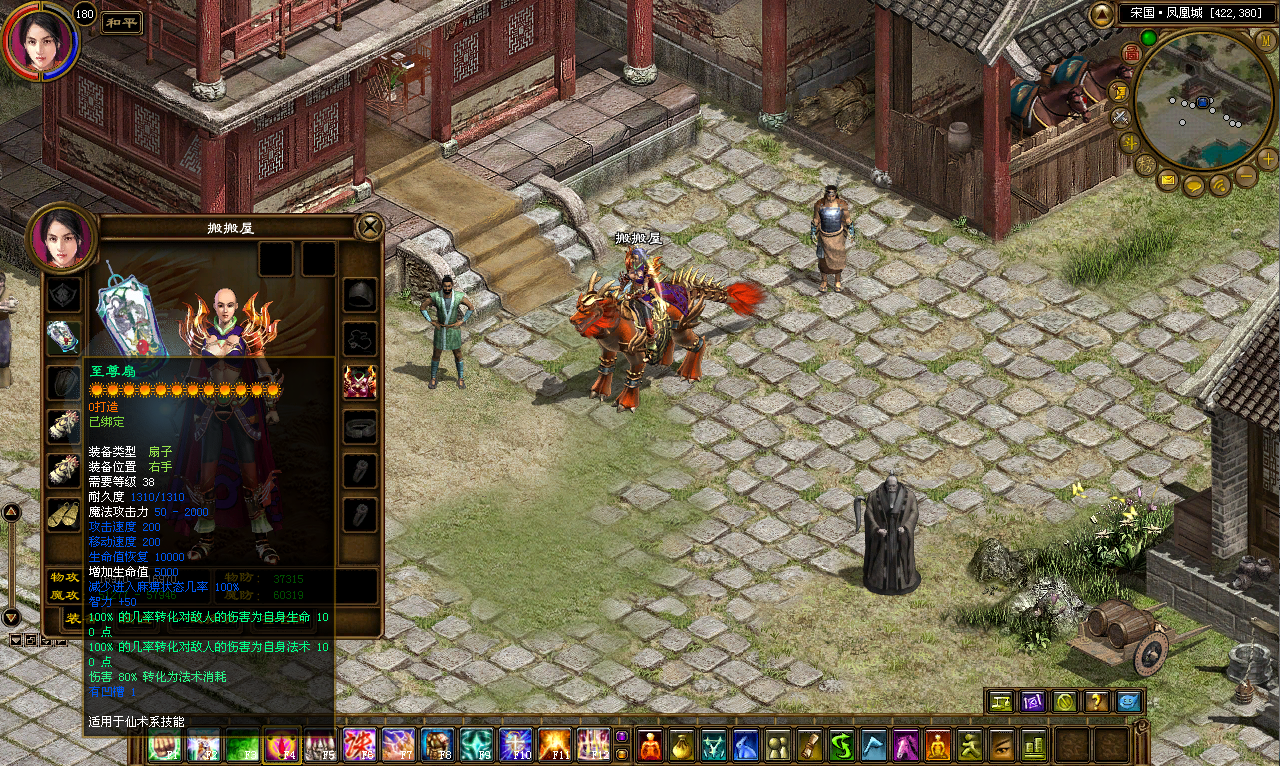Open the question mark help button
The image size is (1280, 766).
pos(1097,702)
